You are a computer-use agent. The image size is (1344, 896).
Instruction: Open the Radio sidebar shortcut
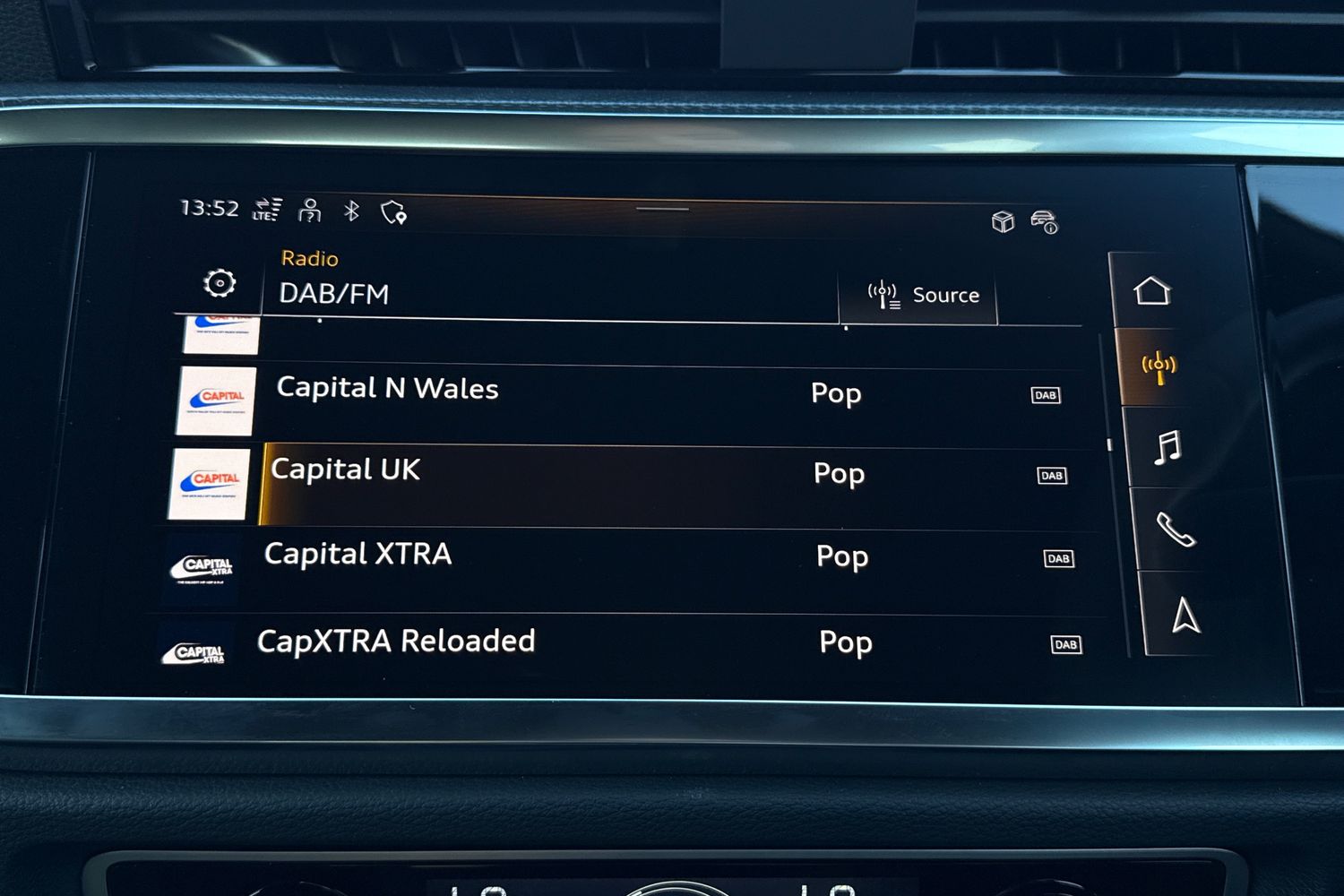(1159, 366)
